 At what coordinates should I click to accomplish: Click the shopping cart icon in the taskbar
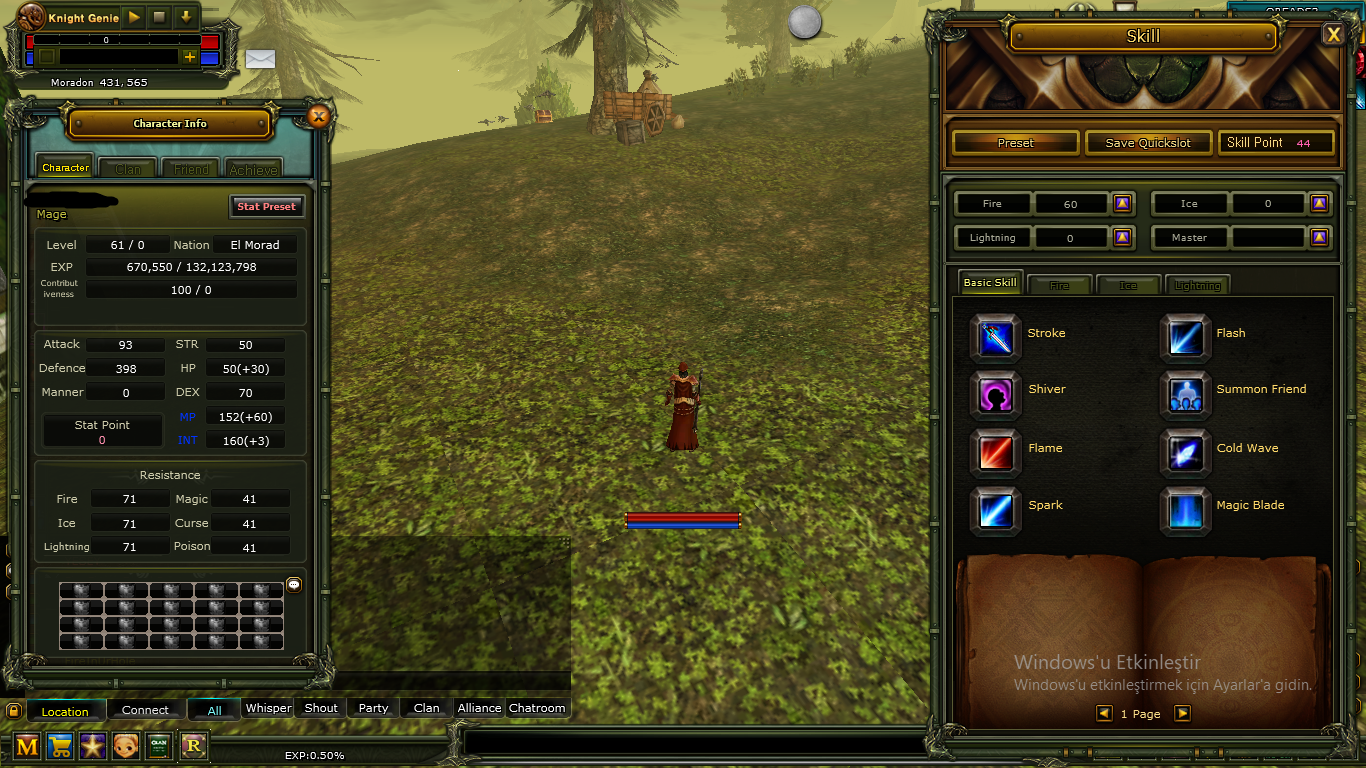[x=60, y=746]
